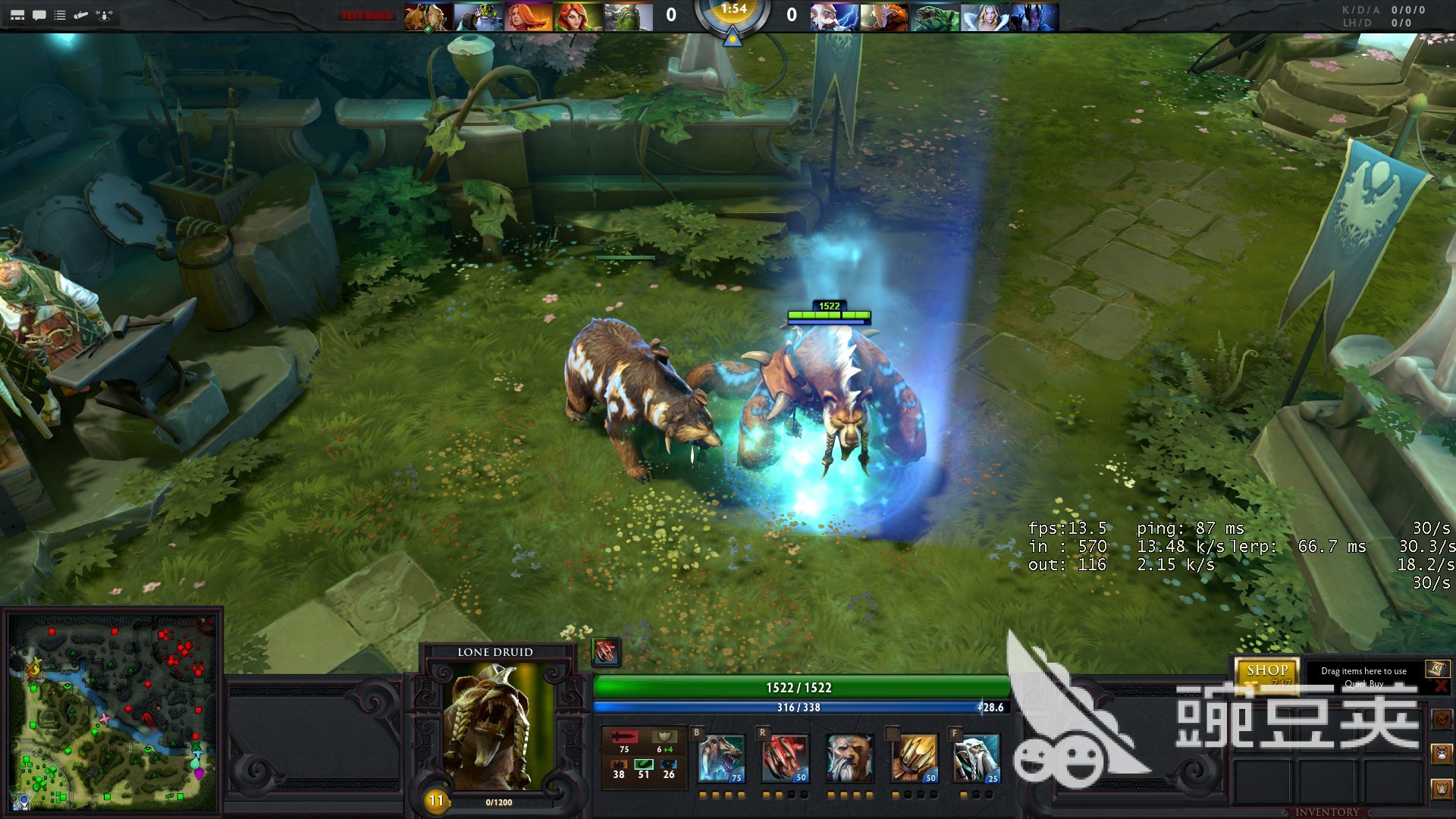Click the courier icon beside the inventory
1456x819 pixels.
(x=1442, y=754)
